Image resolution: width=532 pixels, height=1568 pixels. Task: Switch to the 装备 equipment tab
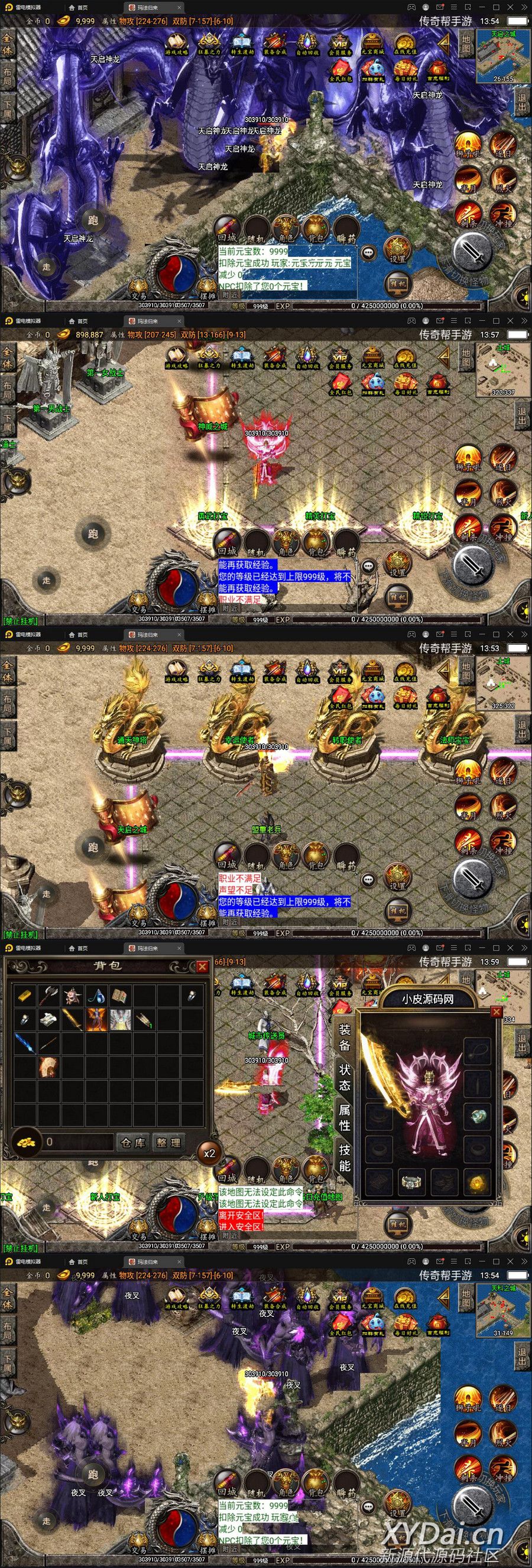point(345,1037)
